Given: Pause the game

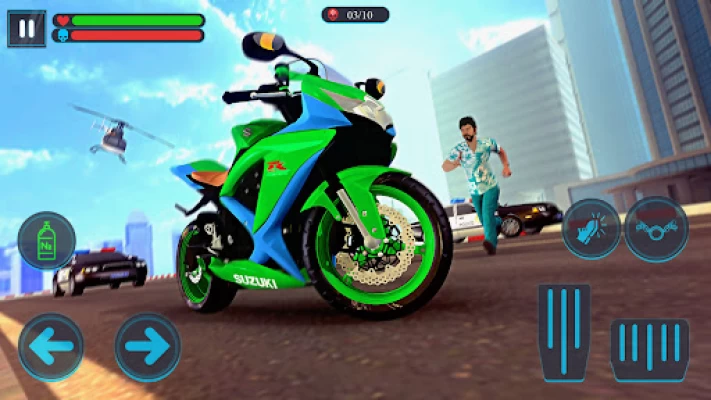Looking at the screenshot, I should (26, 28).
